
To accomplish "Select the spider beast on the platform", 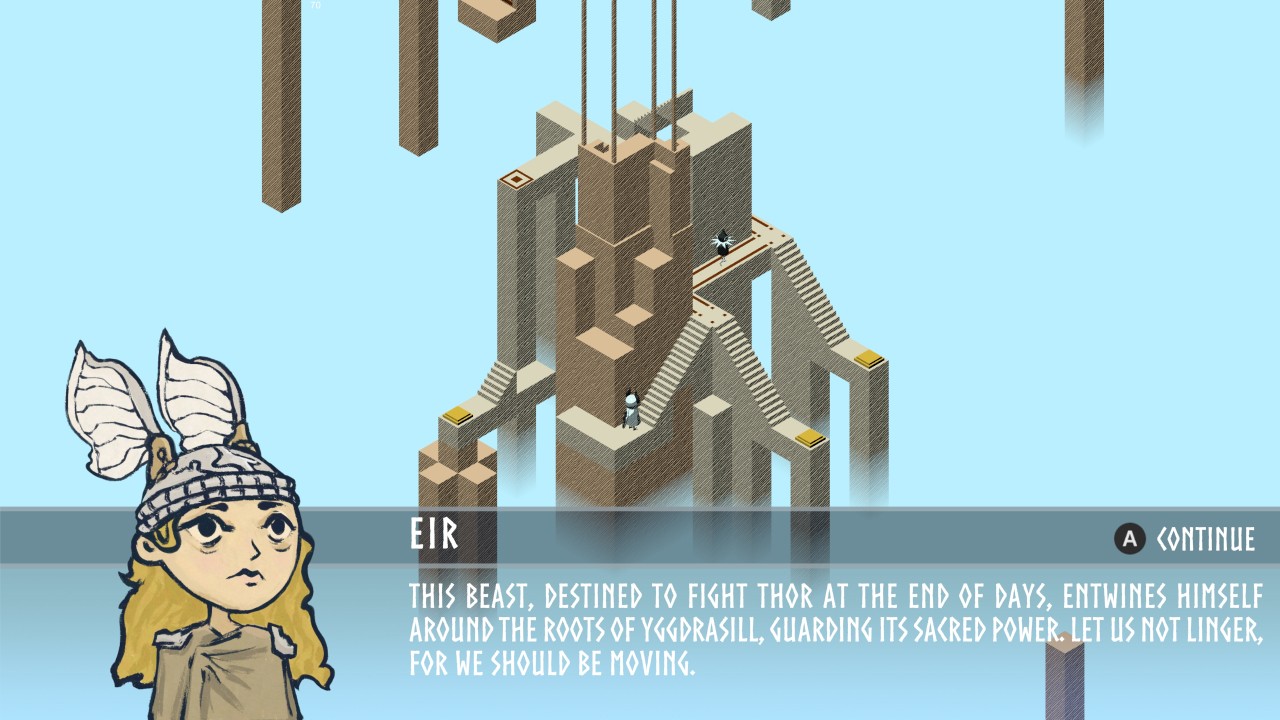I will tap(723, 242).
